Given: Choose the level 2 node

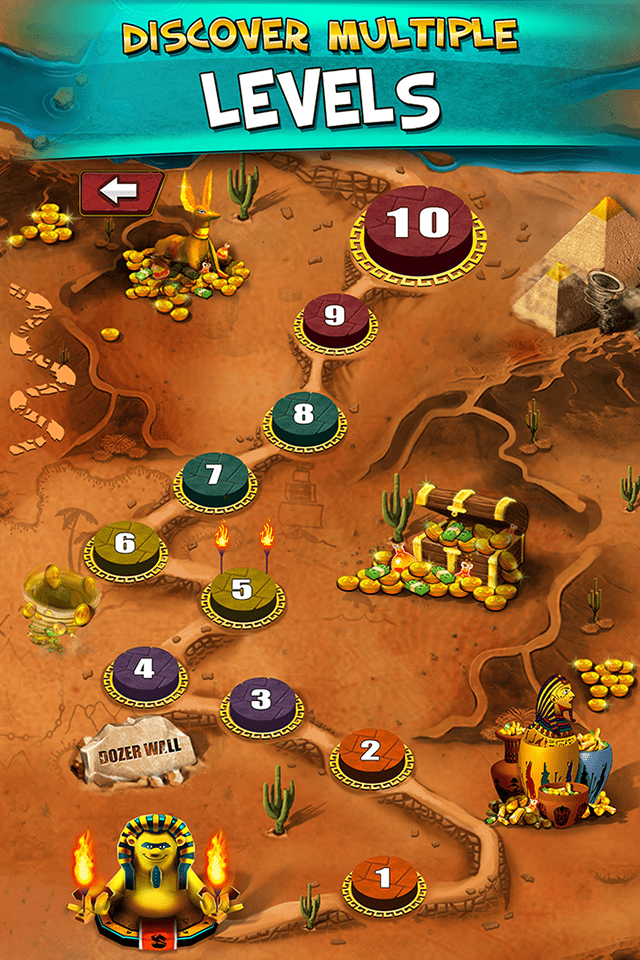Looking at the screenshot, I should (x=370, y=752).
